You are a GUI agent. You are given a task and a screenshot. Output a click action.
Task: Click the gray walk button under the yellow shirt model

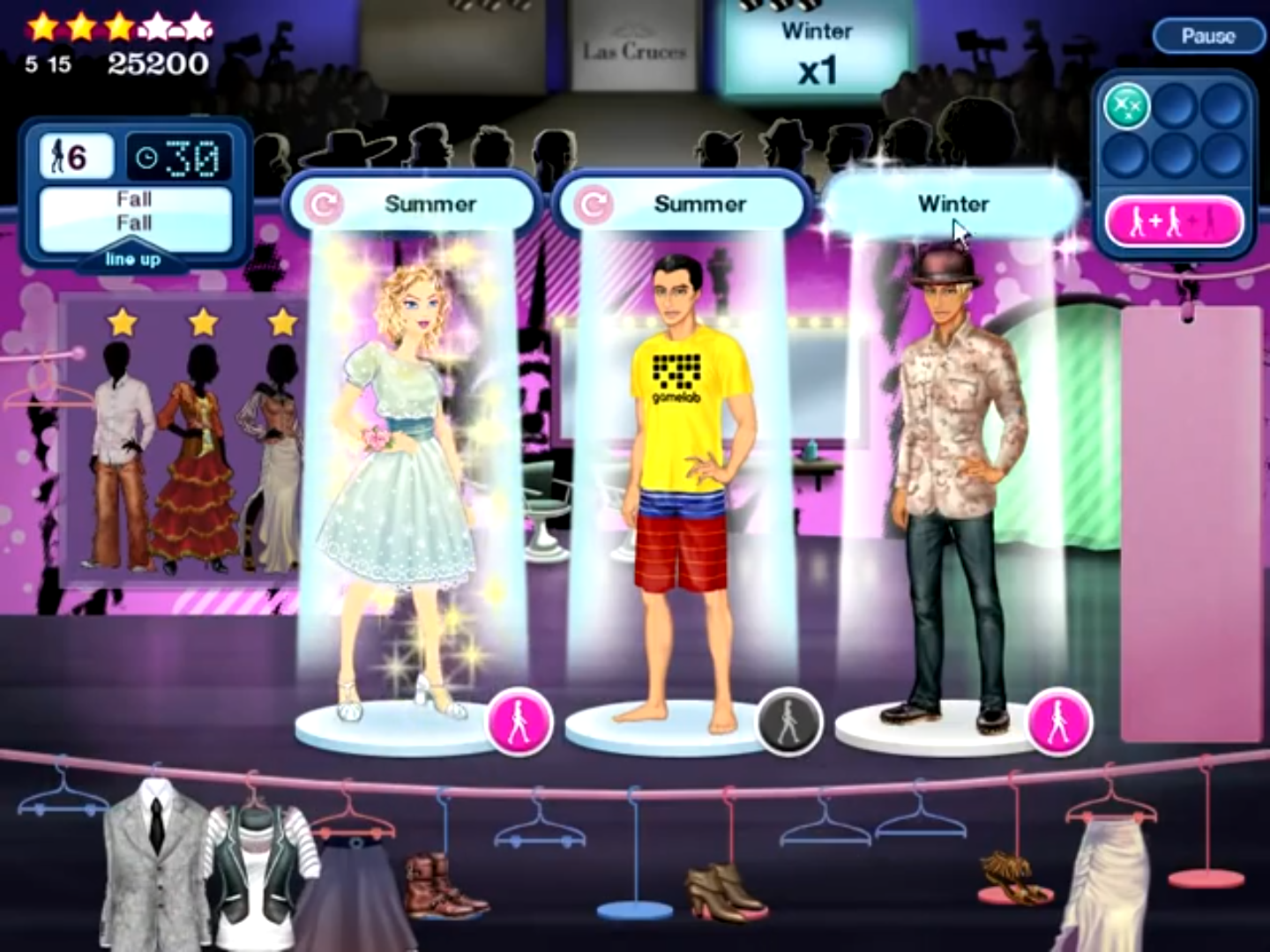coord(789,722)
